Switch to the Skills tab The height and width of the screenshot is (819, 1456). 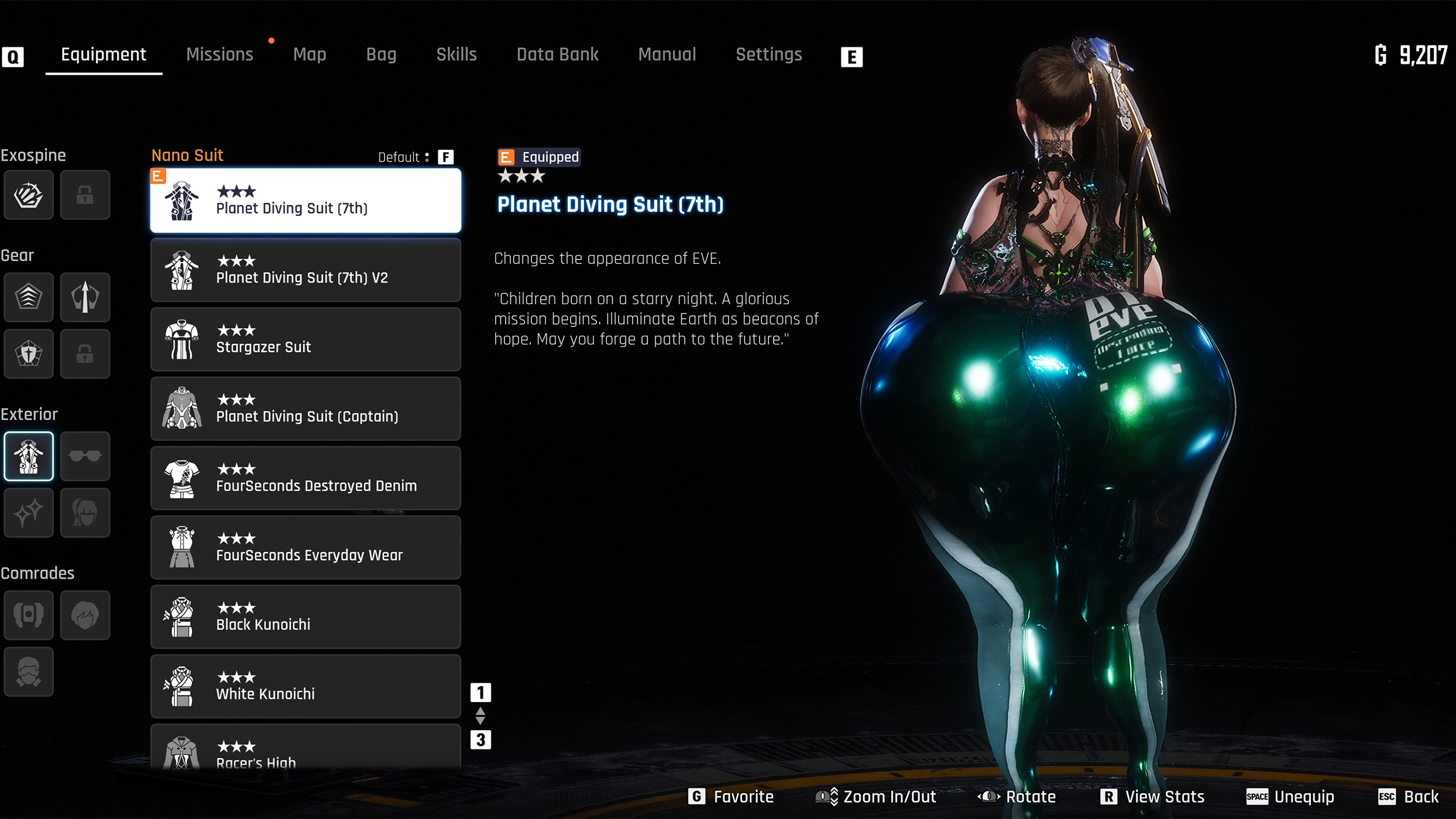(456, 54)
